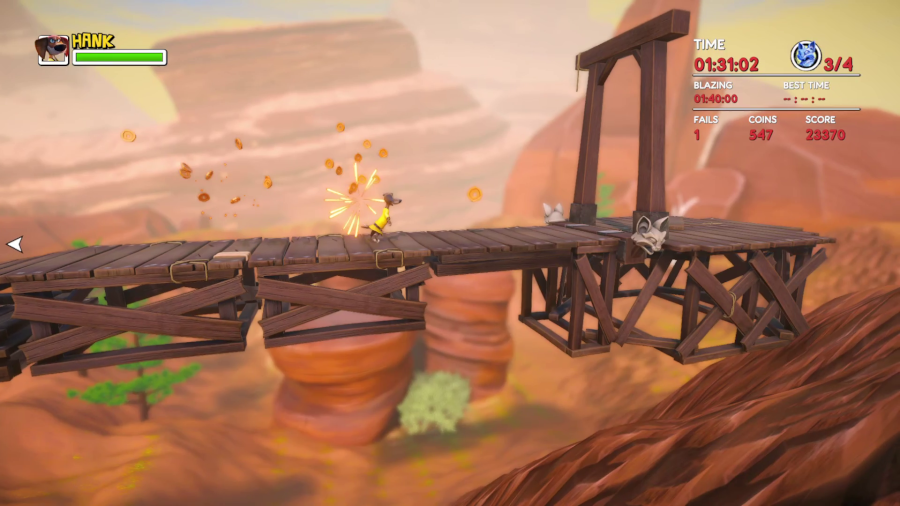Click Hank's character portrait
Screen dimensions: 900x506
[52, 50]
